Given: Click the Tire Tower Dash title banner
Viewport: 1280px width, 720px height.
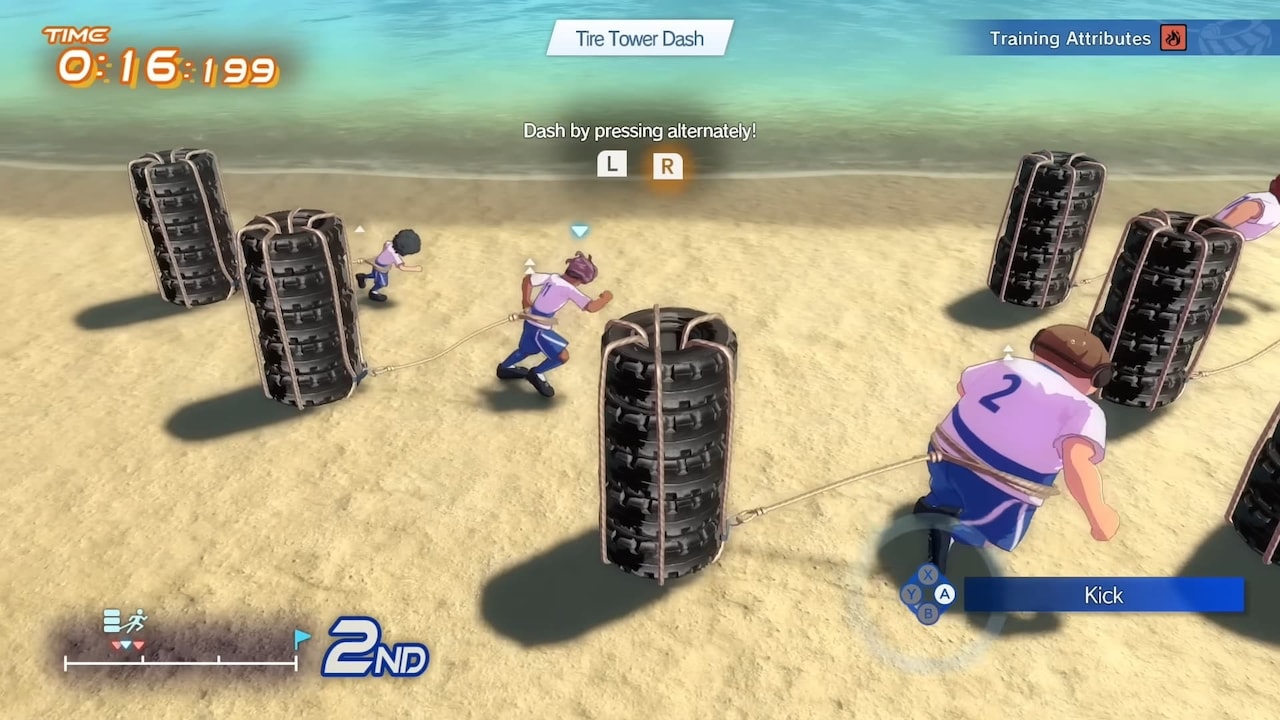Looking at the screenshot, I should (640, 39).
